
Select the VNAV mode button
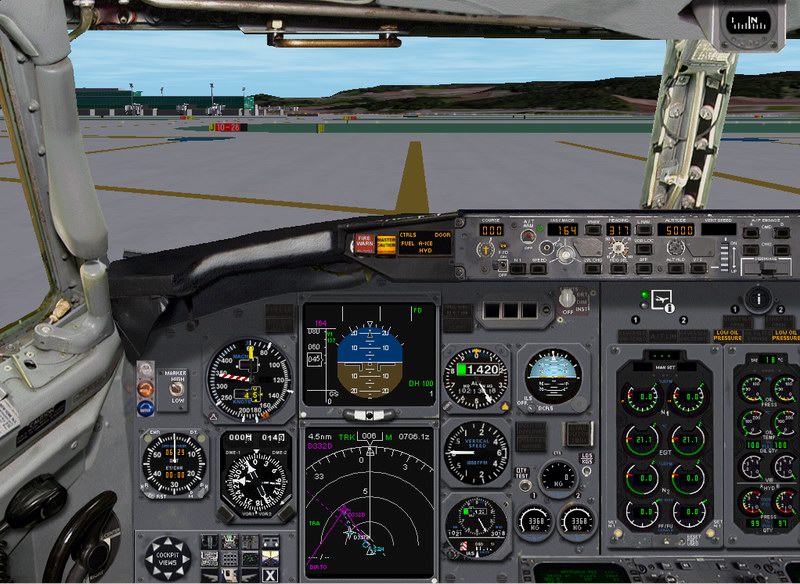click(x=593, y=229)
